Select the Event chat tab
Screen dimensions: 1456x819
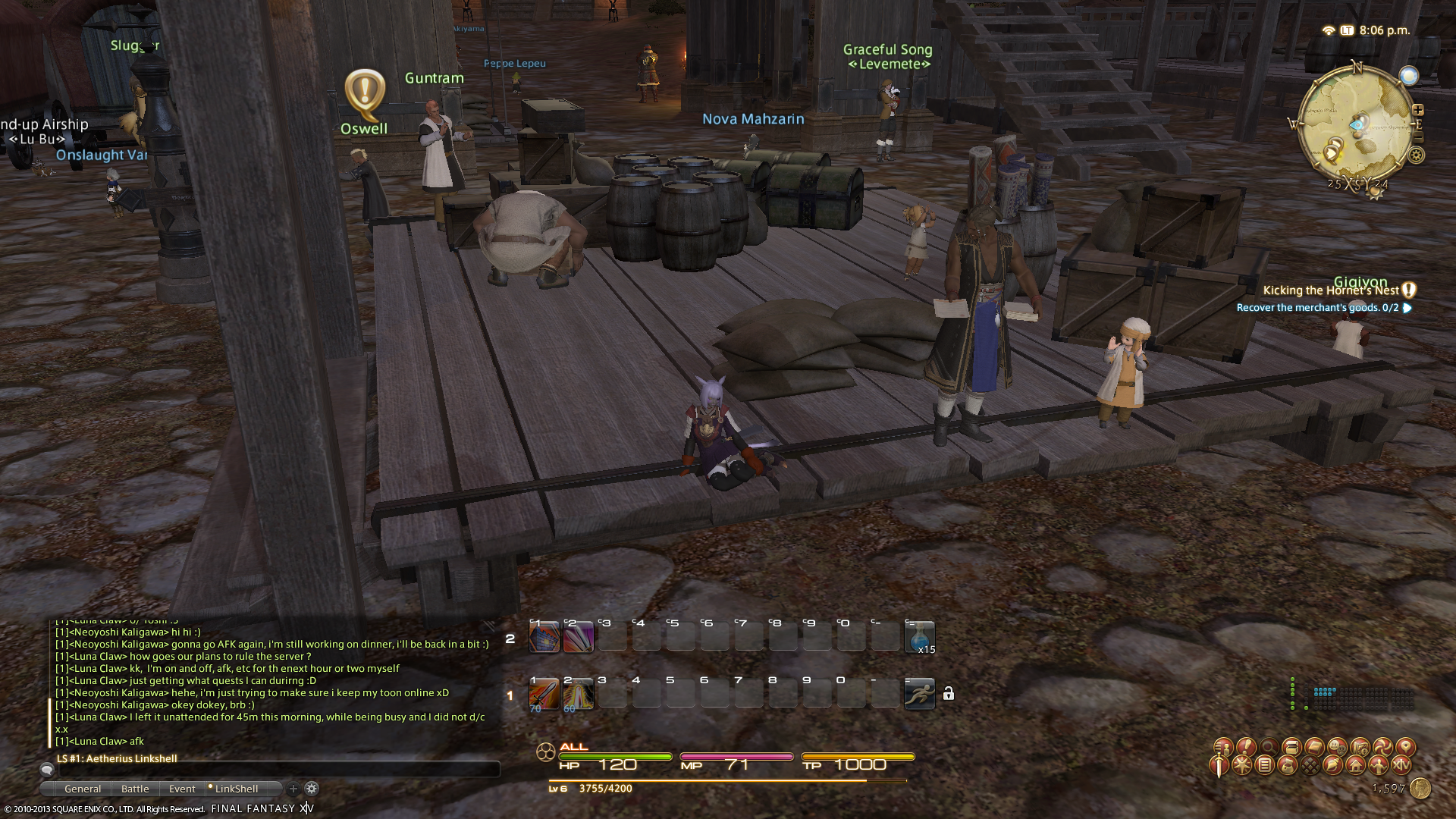point(182,789)
